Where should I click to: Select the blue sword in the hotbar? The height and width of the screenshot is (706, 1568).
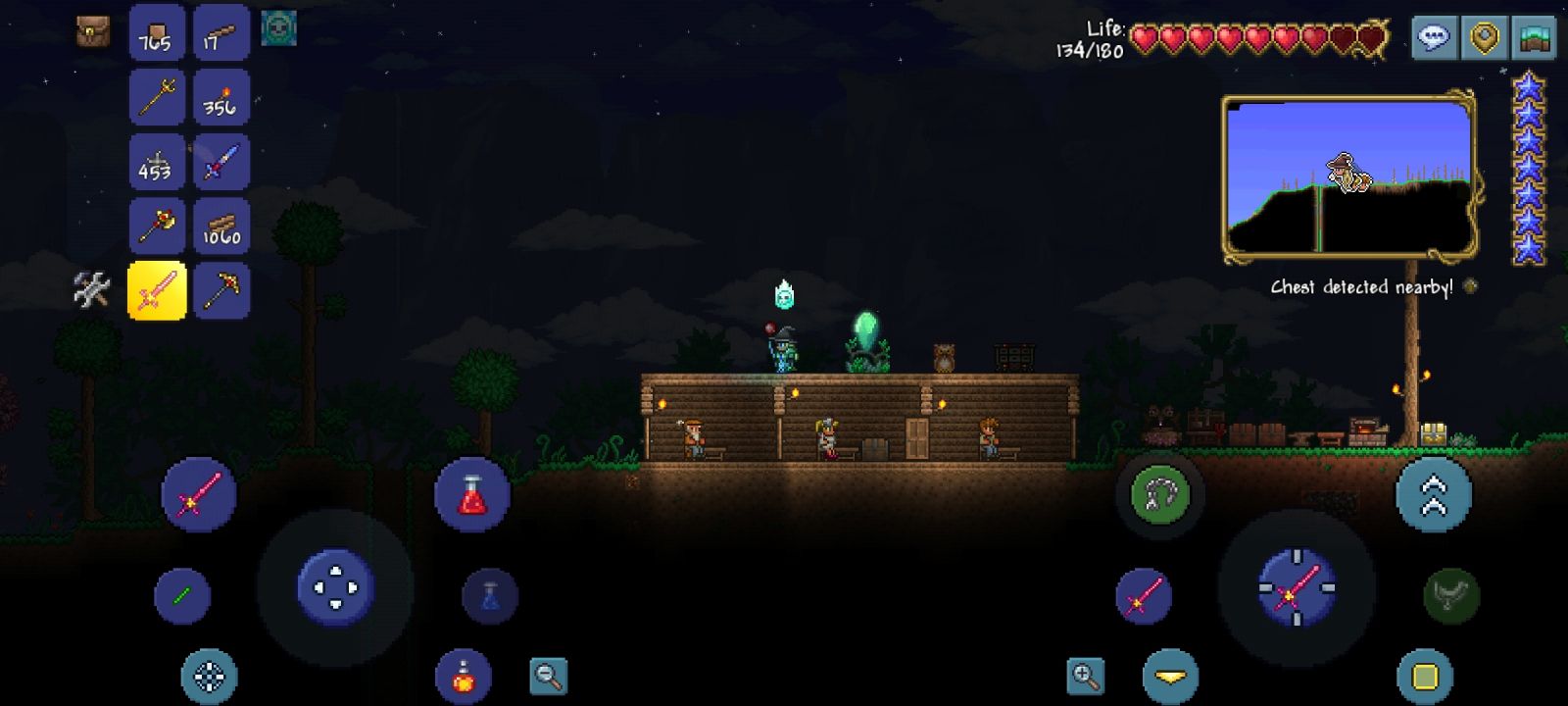221,161
